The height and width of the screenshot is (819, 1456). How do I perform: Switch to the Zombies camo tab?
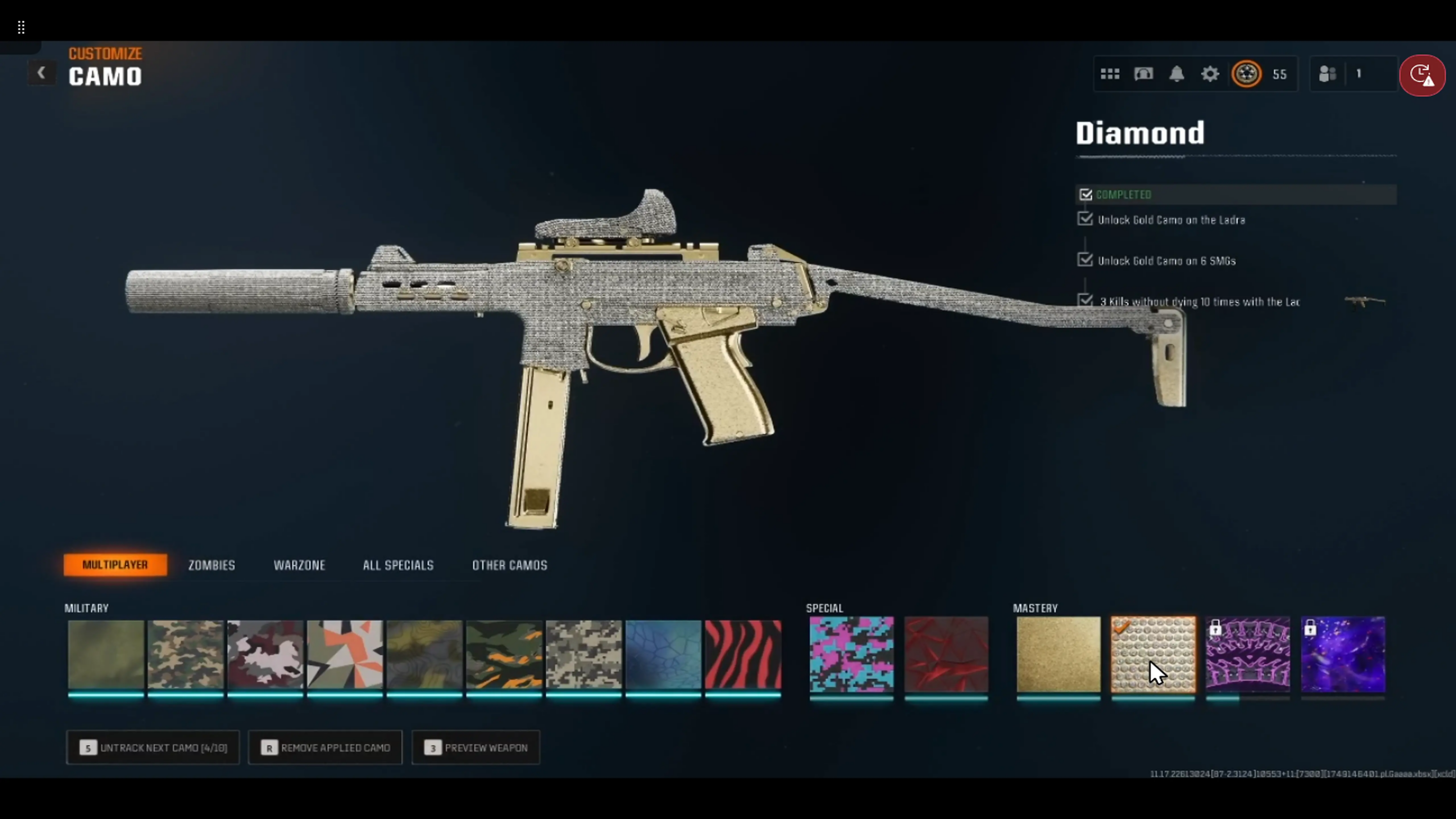[x=211, y=565]
